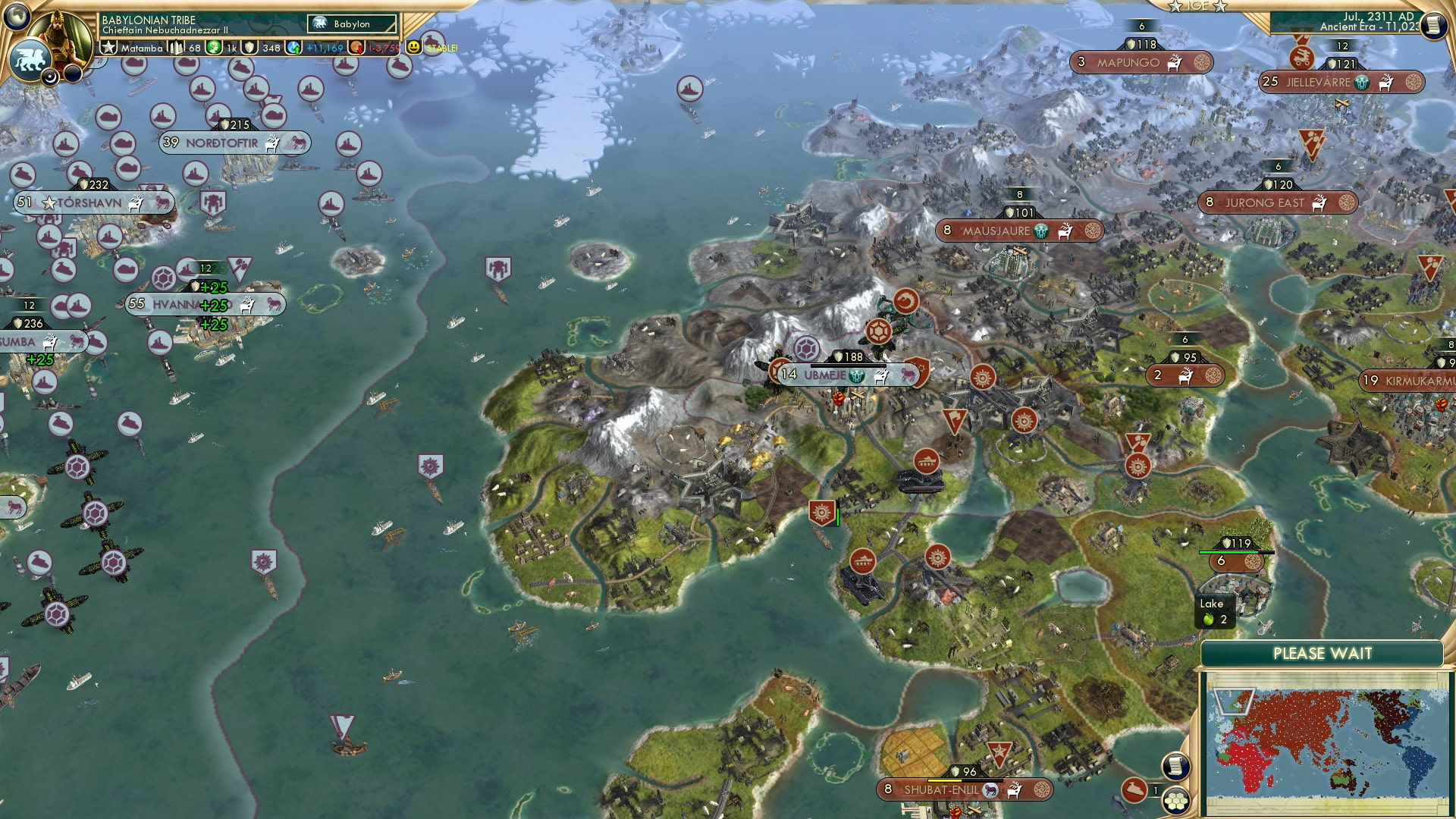
Task: Select the Babylon civilization button
Action: pyautogui.click(x=352, y=24)
